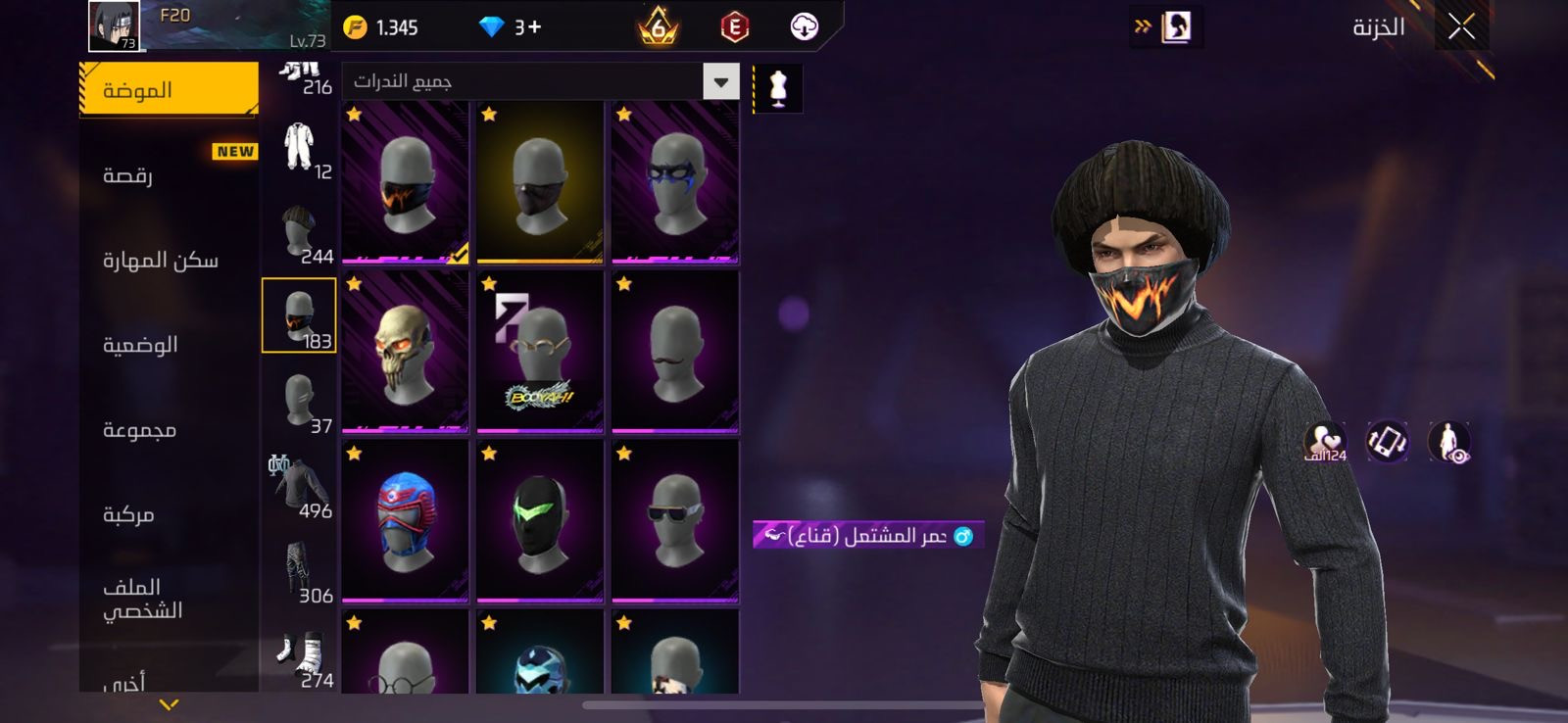Select the pants category icon showing 306

297,563
